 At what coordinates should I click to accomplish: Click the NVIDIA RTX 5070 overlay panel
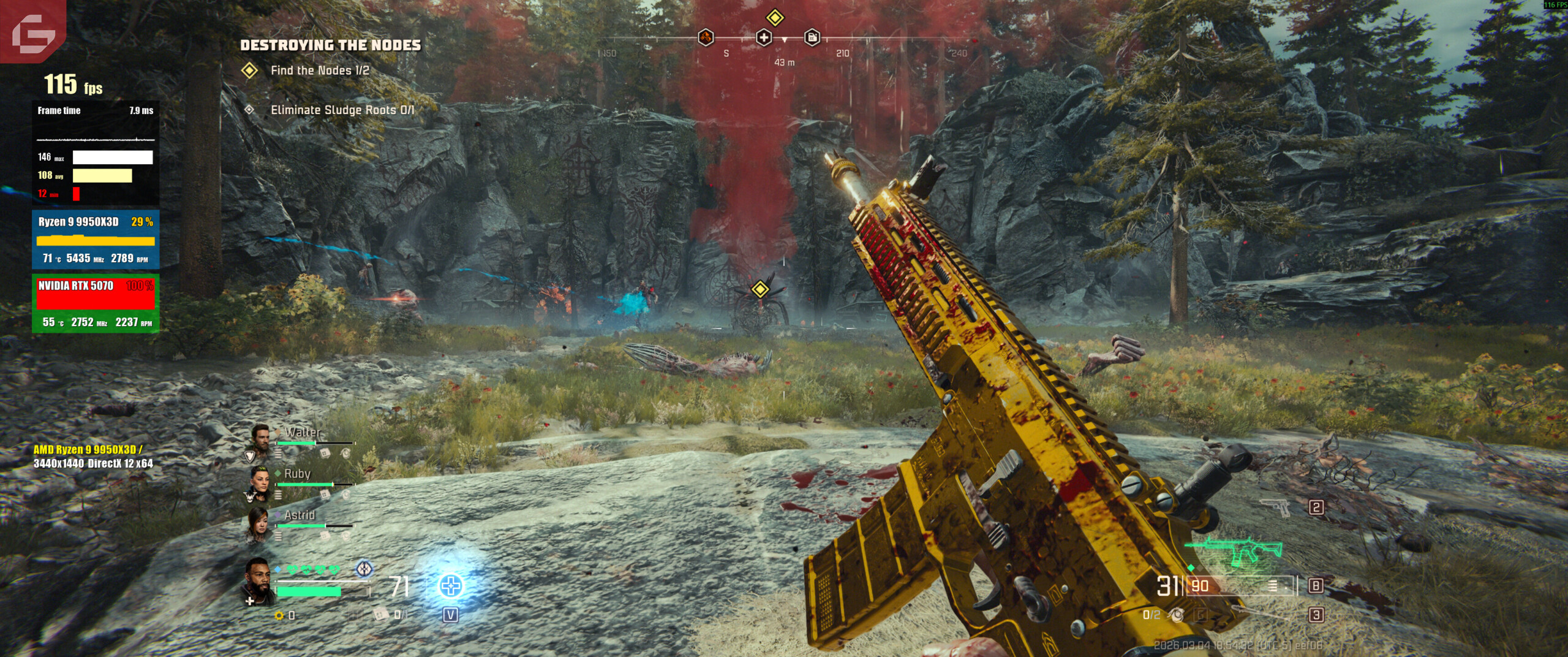[x=96, y=303]
